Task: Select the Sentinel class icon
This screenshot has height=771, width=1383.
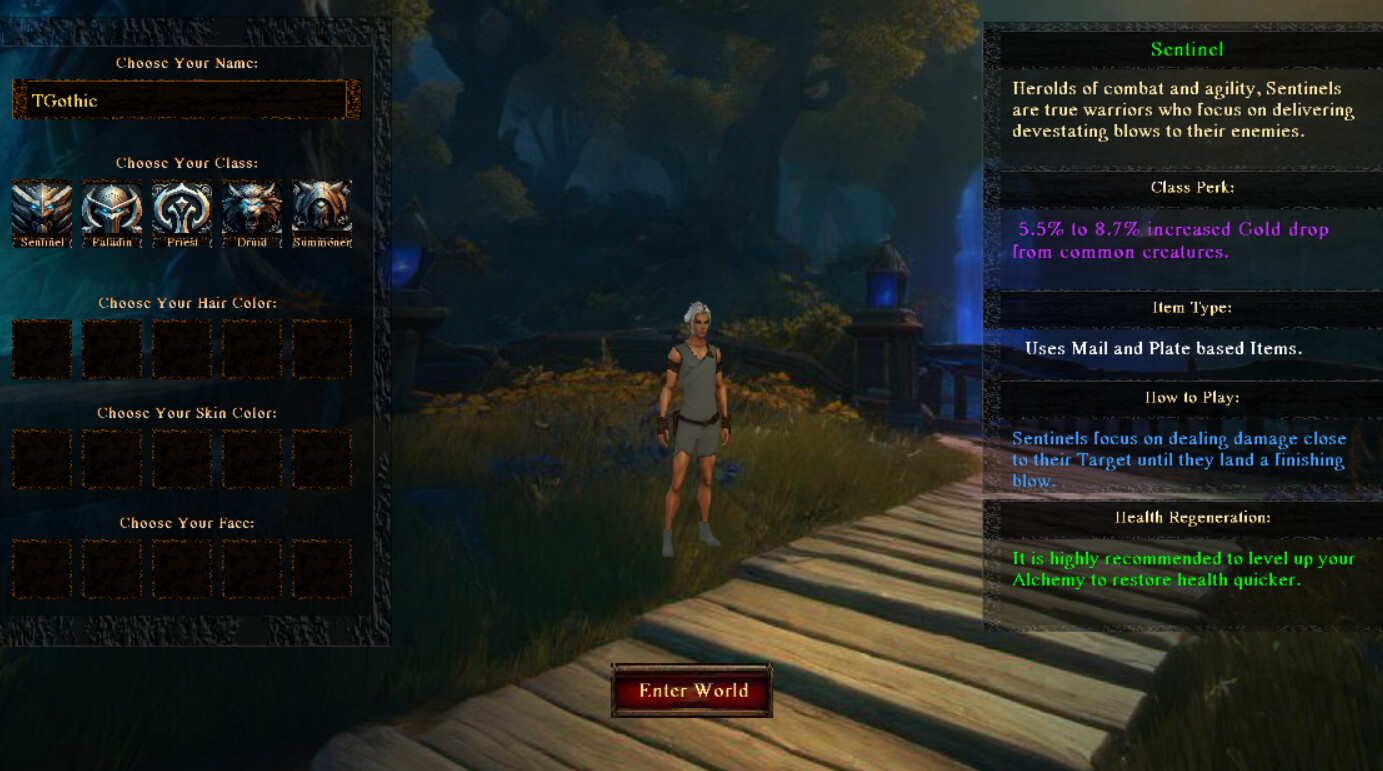Action: [41, 210]
